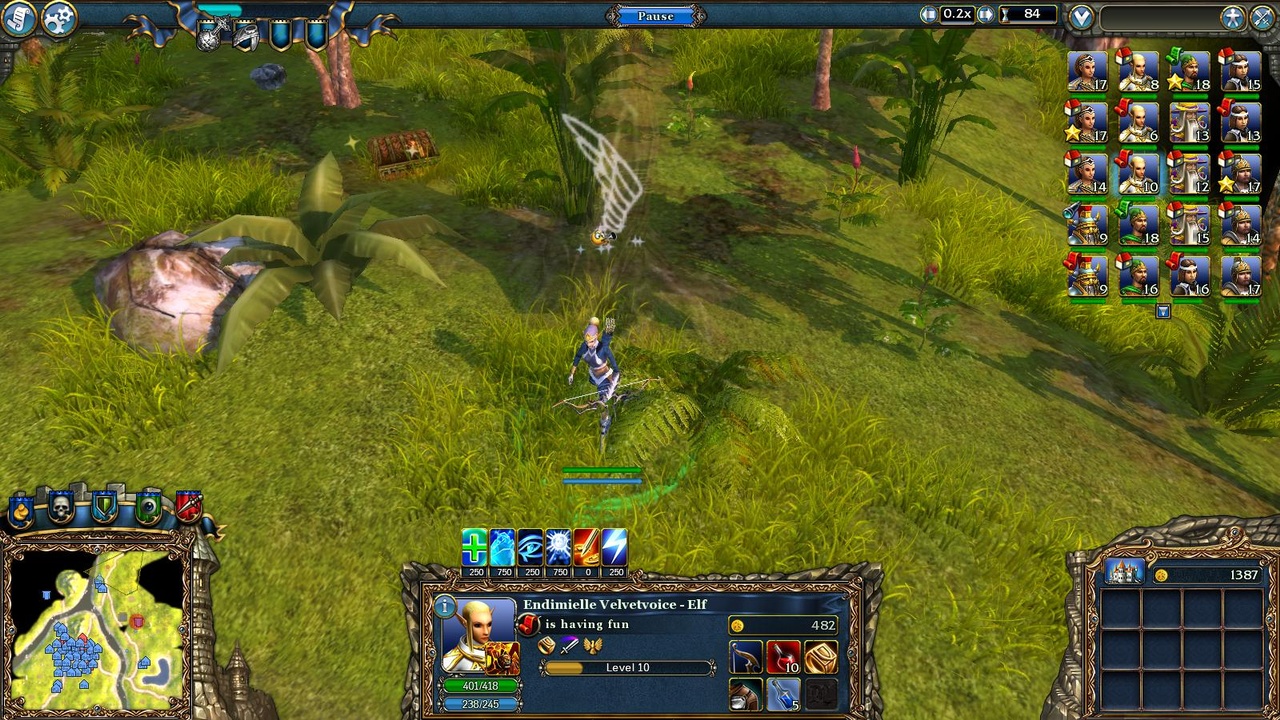Collapse the hero roster with the small blue tab
The height and width of the screenshot is (720, 1280).
pos(1163,311)
